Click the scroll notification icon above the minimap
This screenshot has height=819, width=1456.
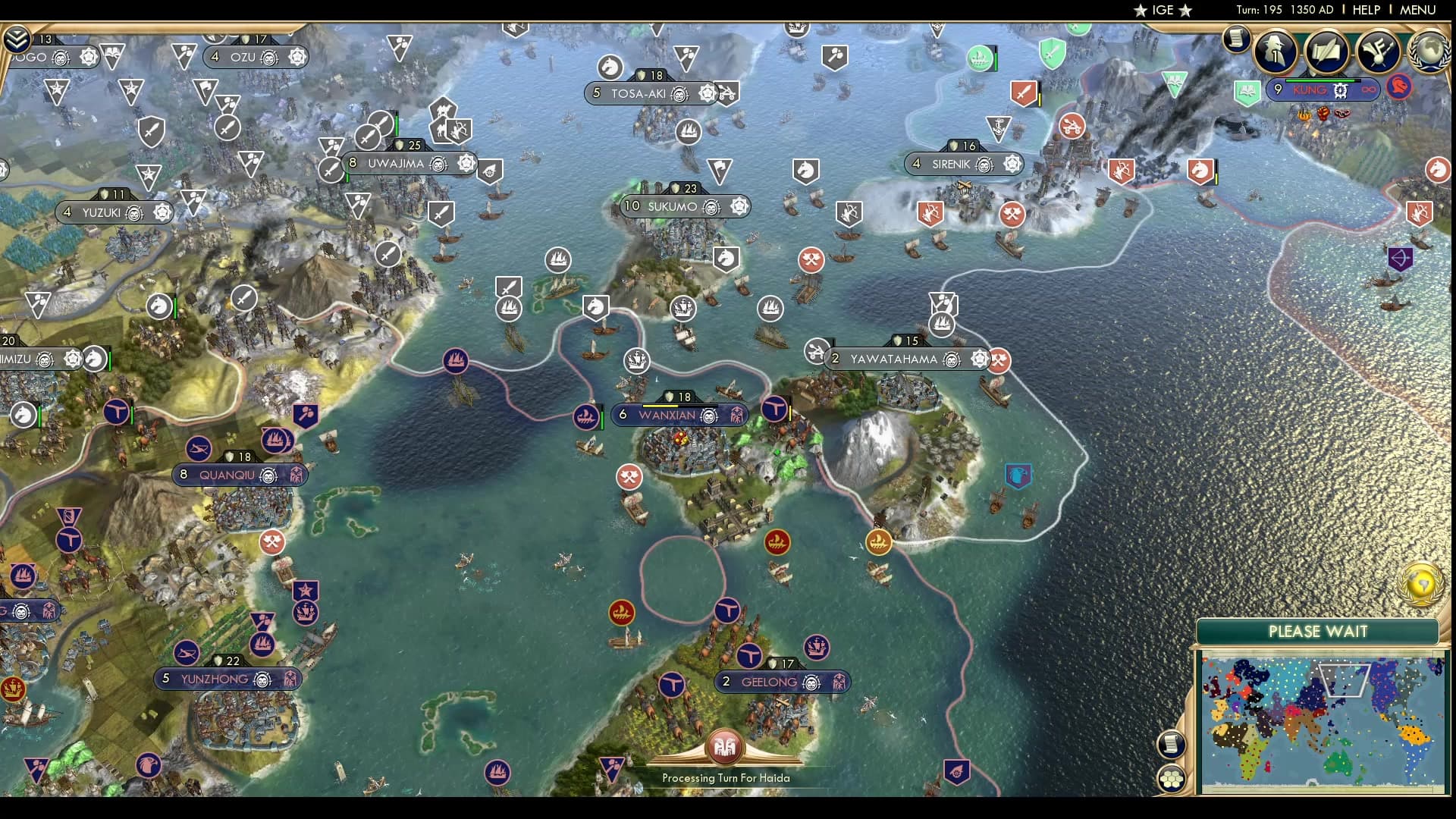tap(1172, 744)
